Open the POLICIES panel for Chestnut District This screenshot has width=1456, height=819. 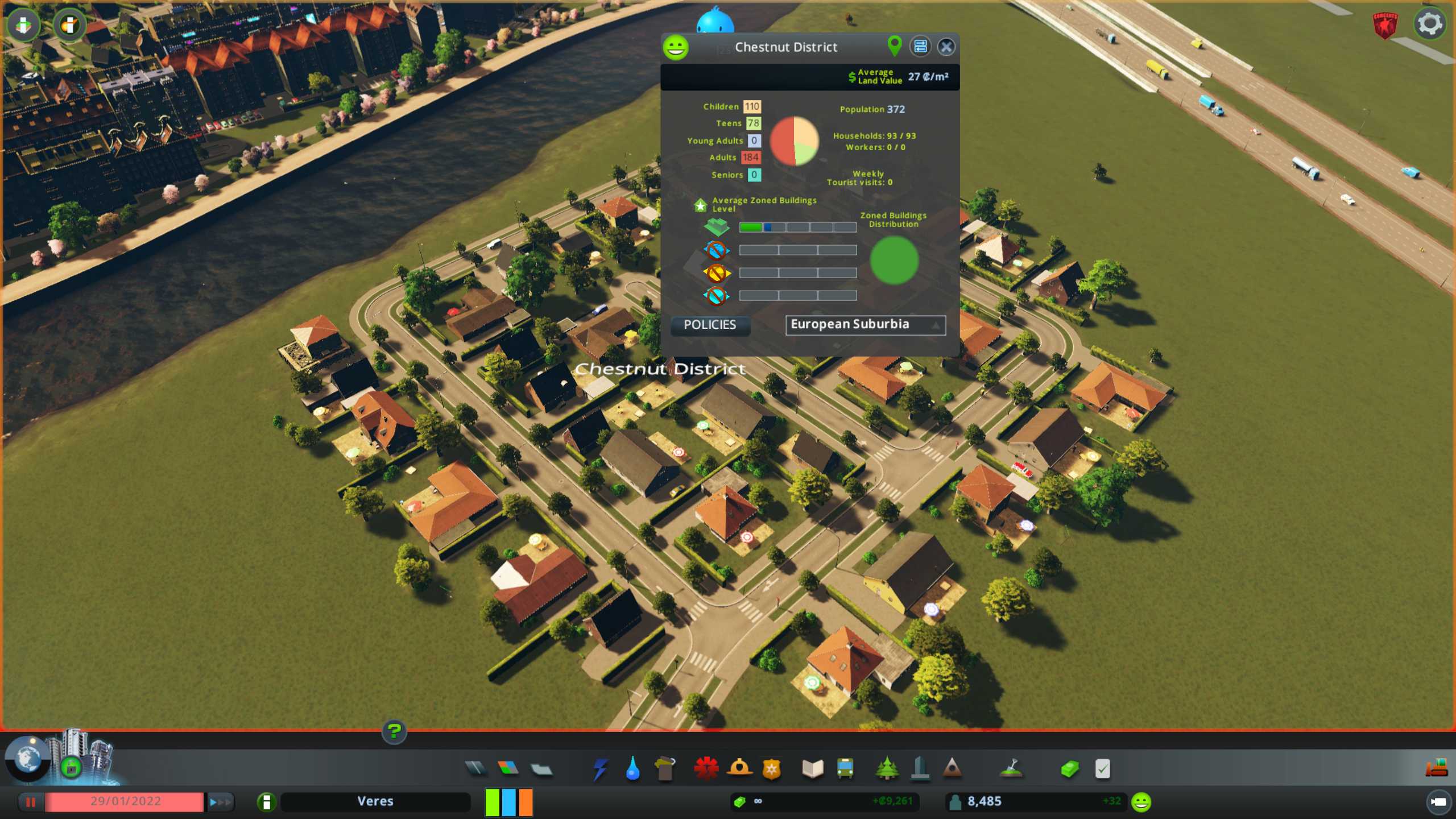(x=710, y=325)
